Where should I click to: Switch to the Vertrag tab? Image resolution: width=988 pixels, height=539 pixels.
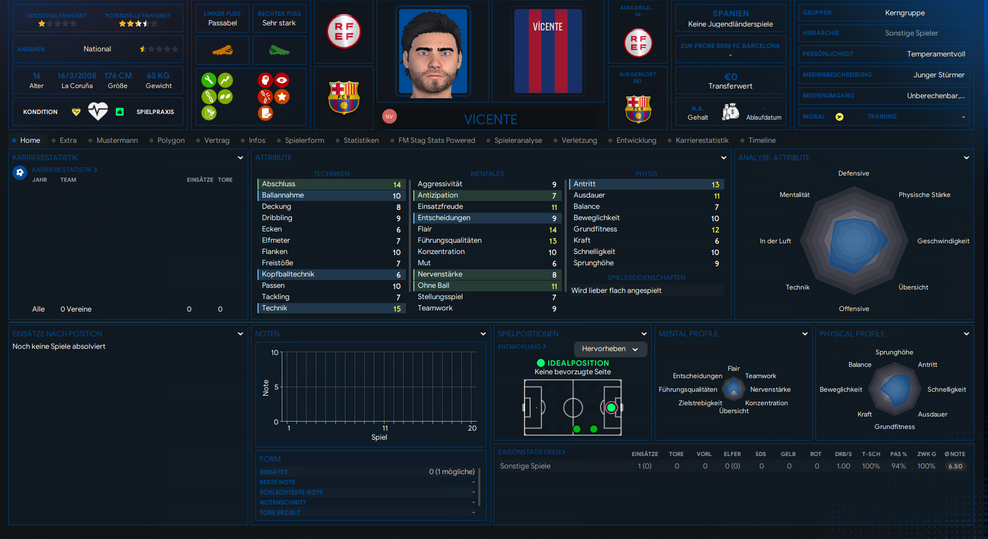point(217,141)
